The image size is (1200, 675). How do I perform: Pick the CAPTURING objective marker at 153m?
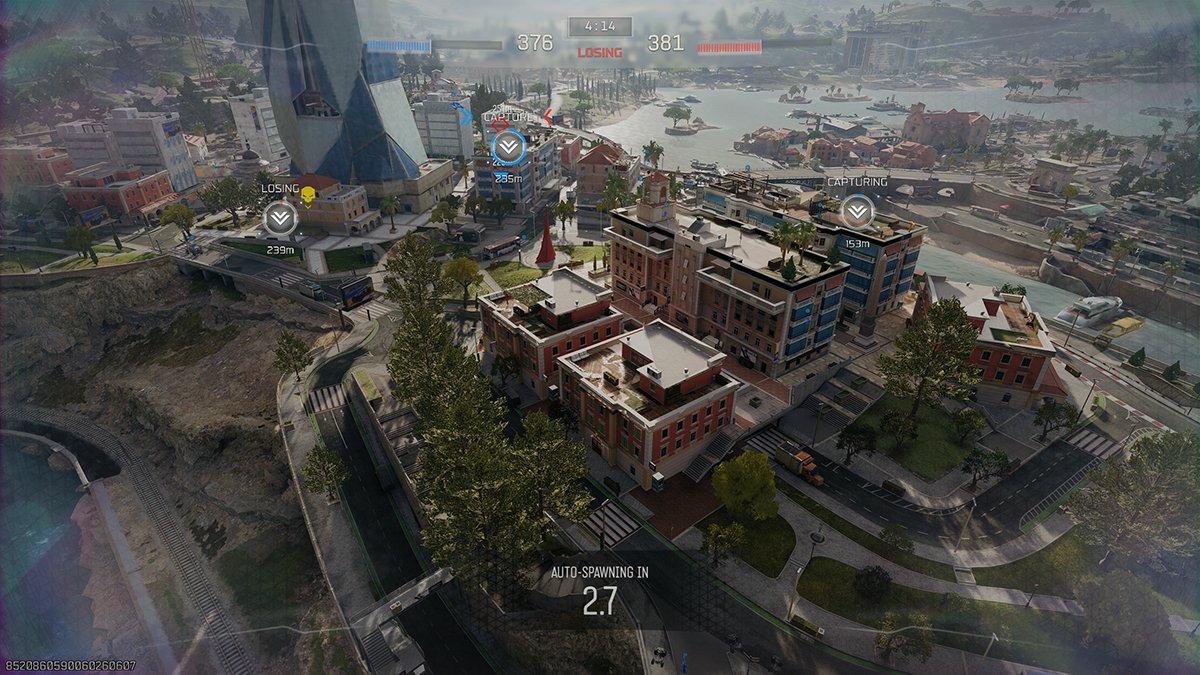856,211
